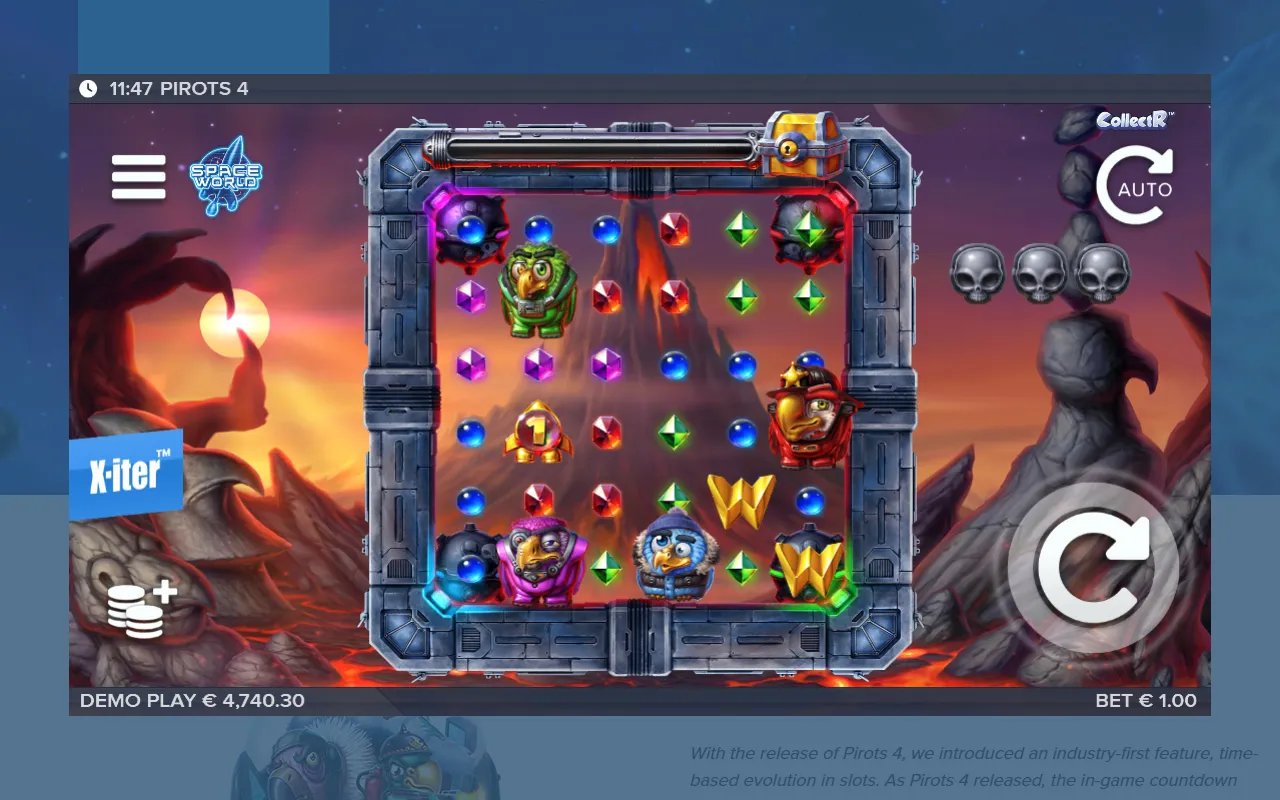Open the hamburger menu
Screen dimensions: 1280x800
[138, 177]
